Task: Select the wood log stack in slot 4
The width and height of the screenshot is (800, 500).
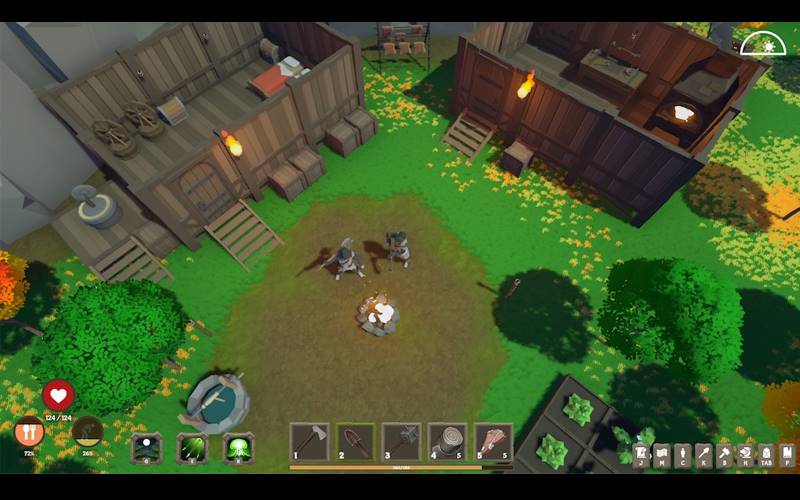Action: coord(447,442)
